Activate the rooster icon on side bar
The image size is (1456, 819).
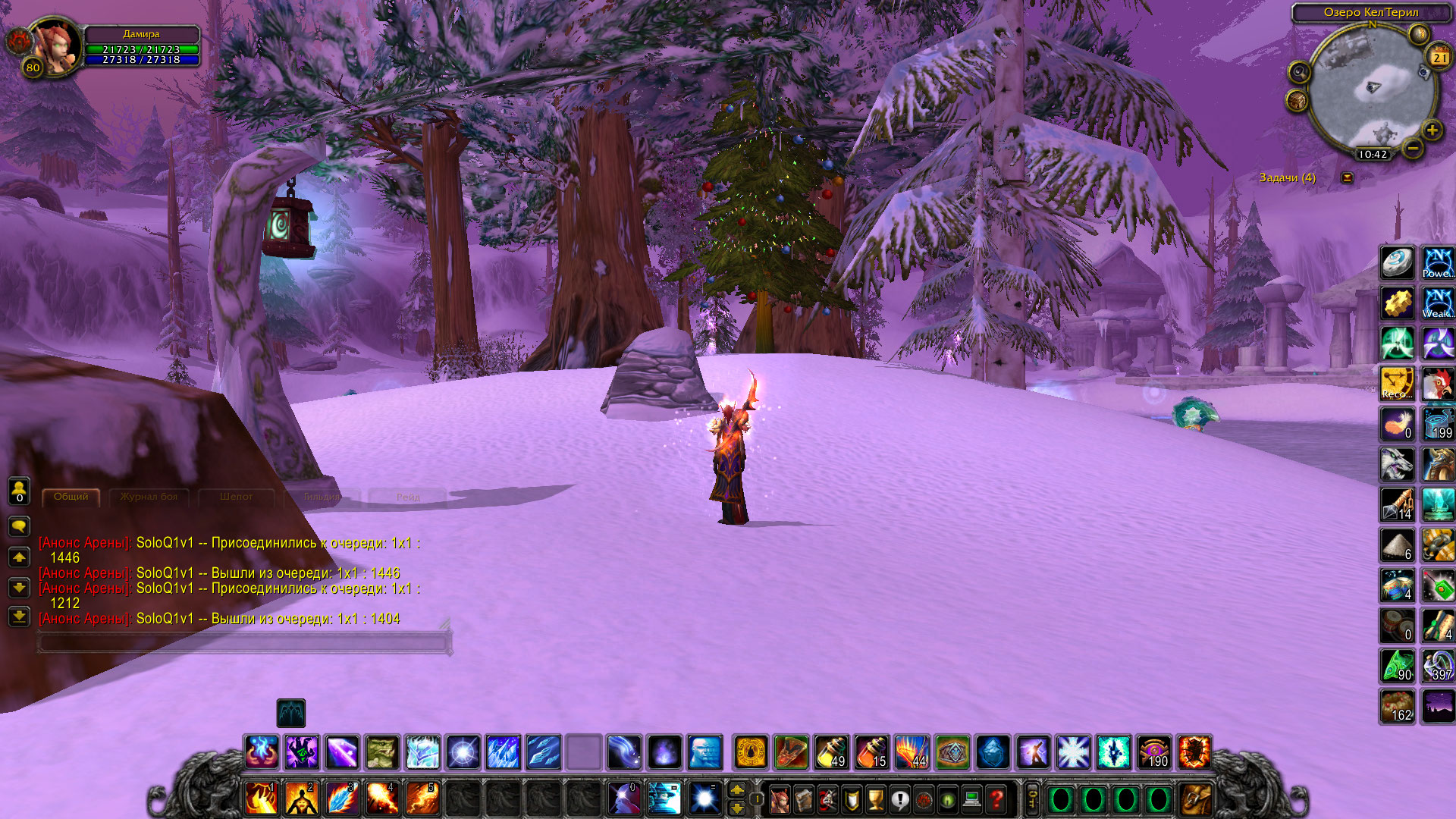click(x=1437, y=384)
